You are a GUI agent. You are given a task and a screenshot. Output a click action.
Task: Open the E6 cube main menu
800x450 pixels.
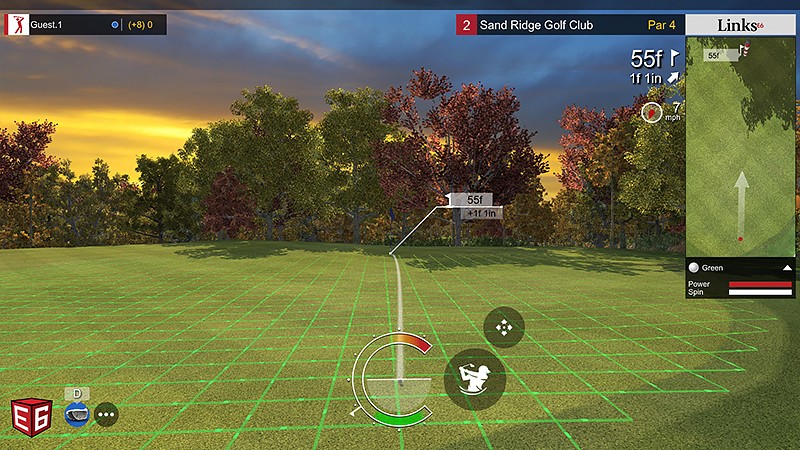point(30,415)
